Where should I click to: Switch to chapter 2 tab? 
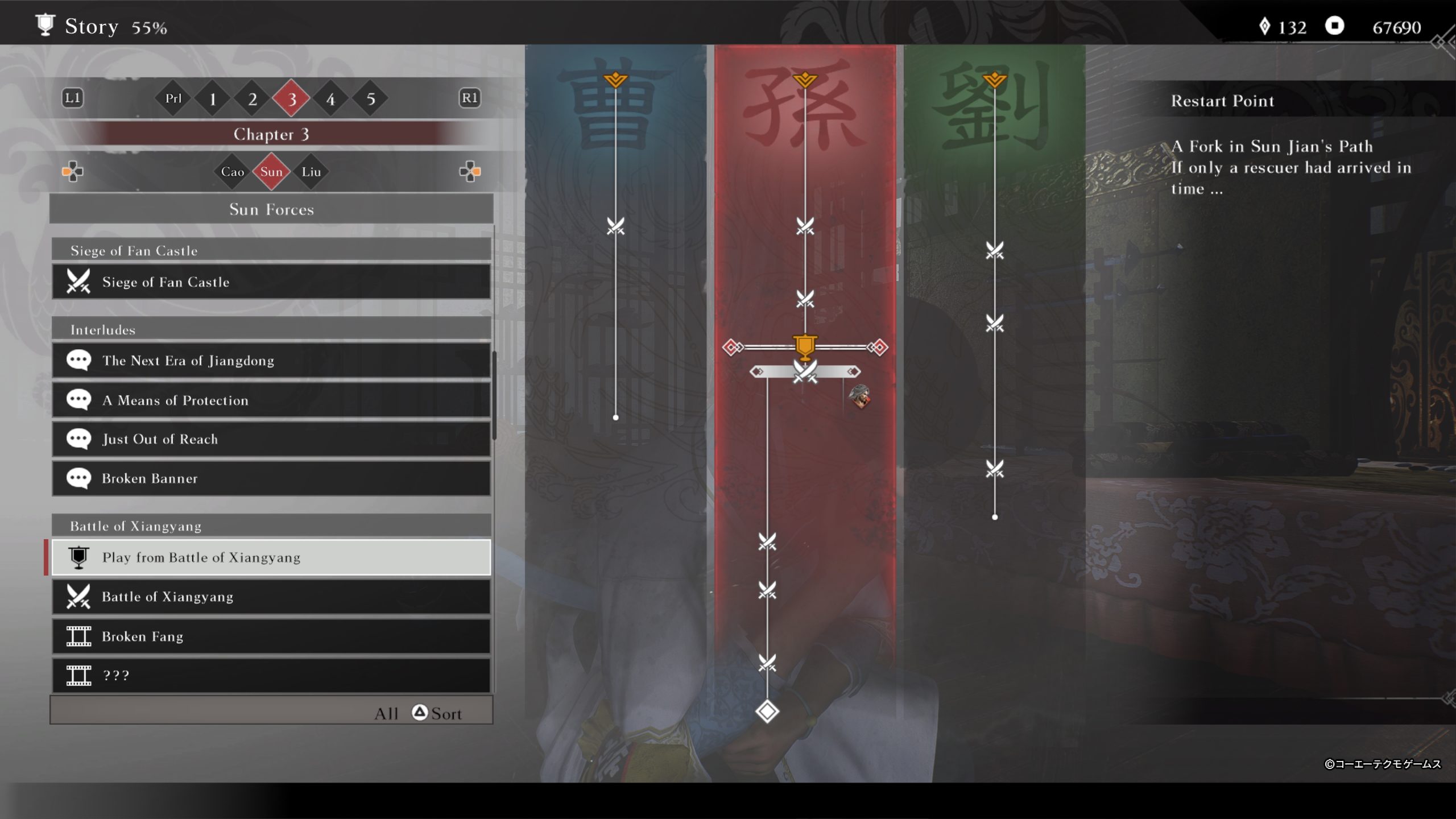pos(253,99)
